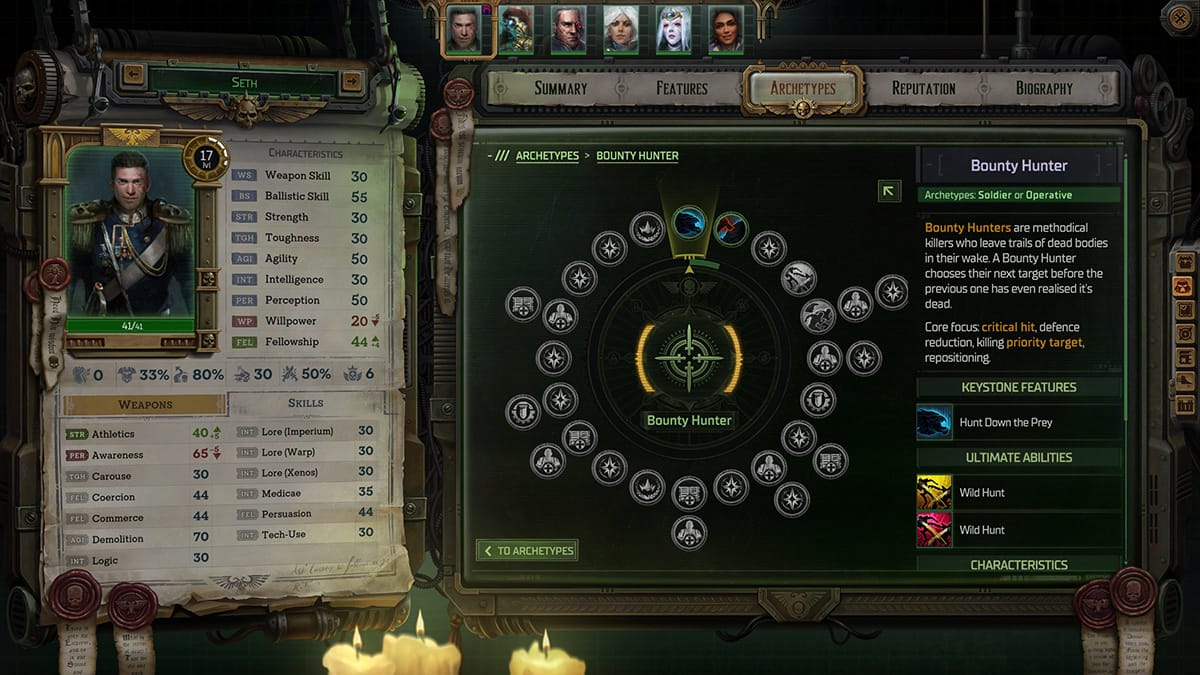Select Seth's portrait in party bar
Viewport: 1200px width, 675px height.
463,30
